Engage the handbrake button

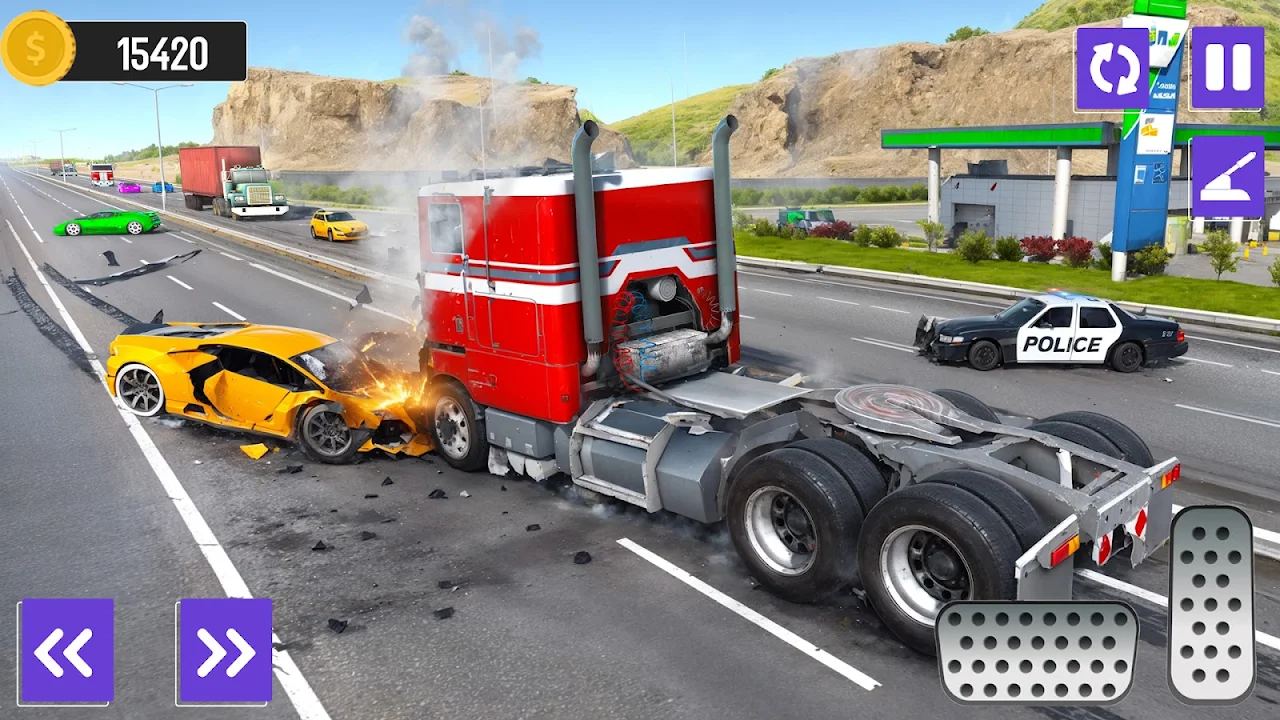pos(1227,177)
